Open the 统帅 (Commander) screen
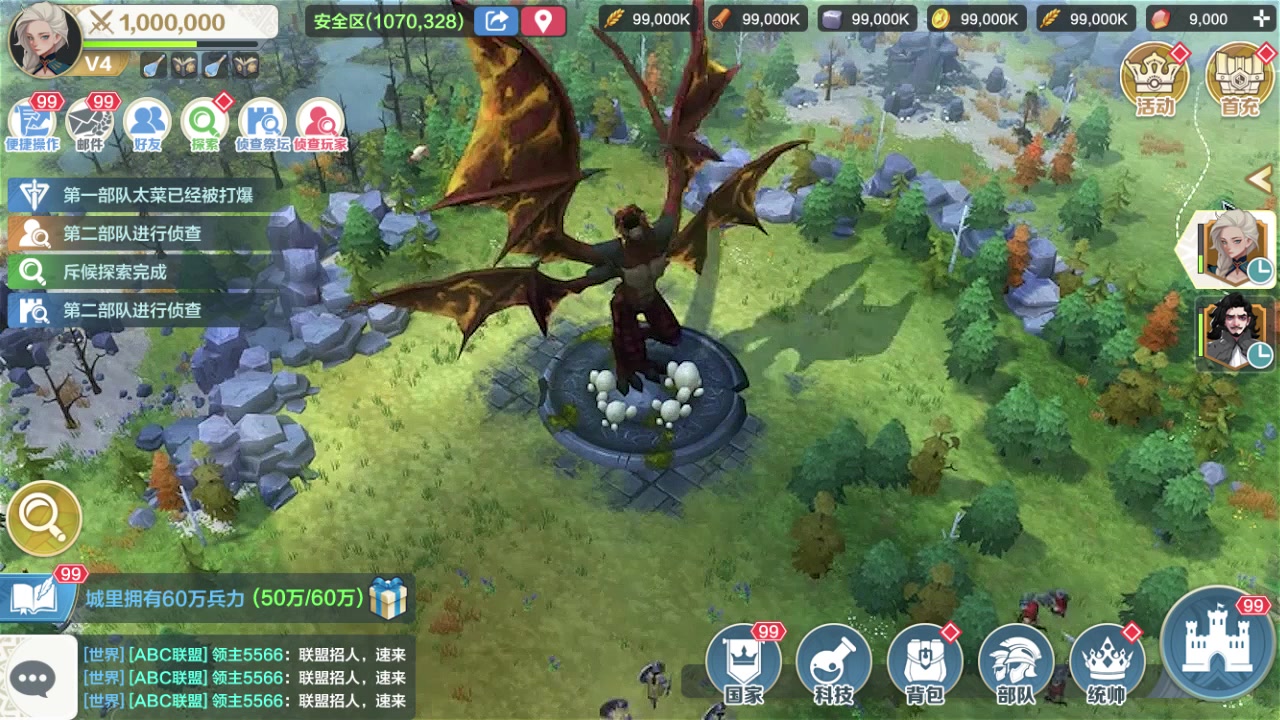The image size is (1280, 720). [x=1106, y=660]
